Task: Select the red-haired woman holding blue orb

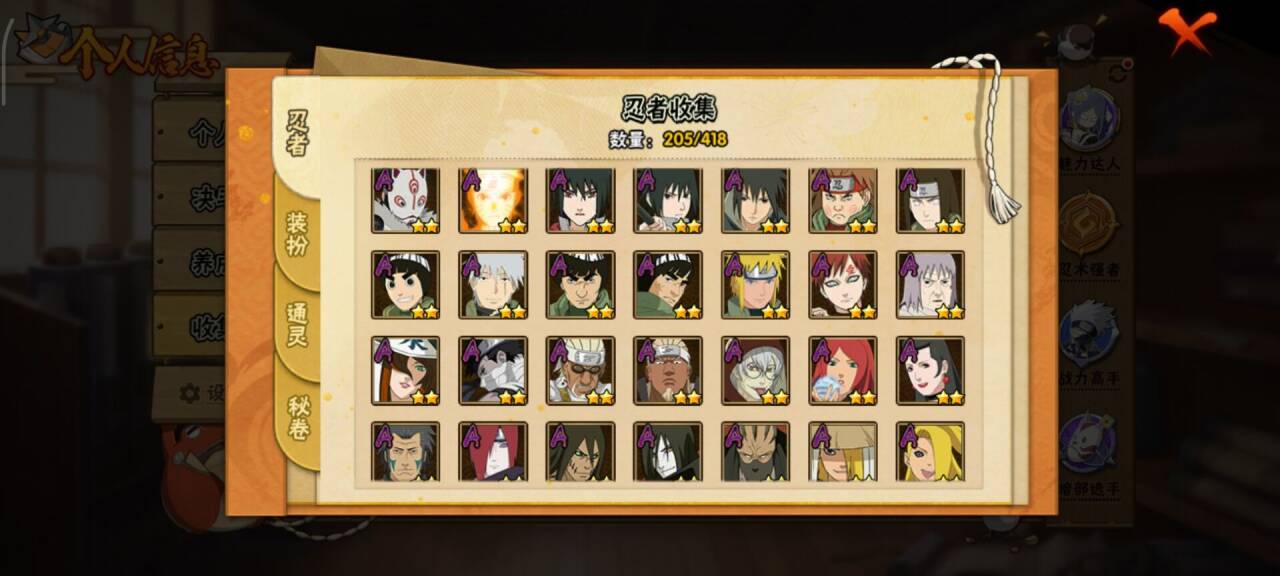Action: click(843, 370)
